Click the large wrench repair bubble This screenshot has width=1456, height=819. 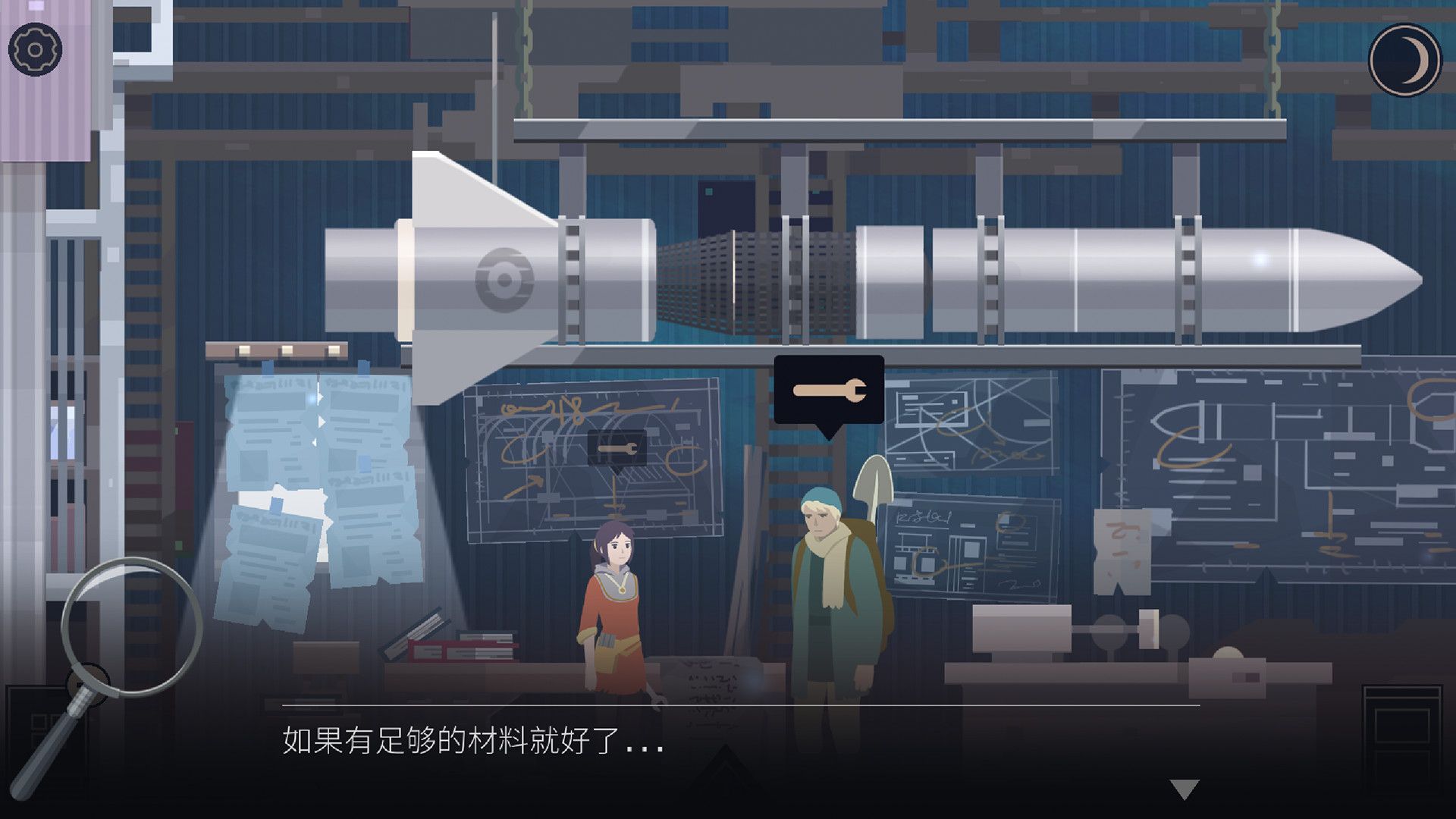[828, 389]
